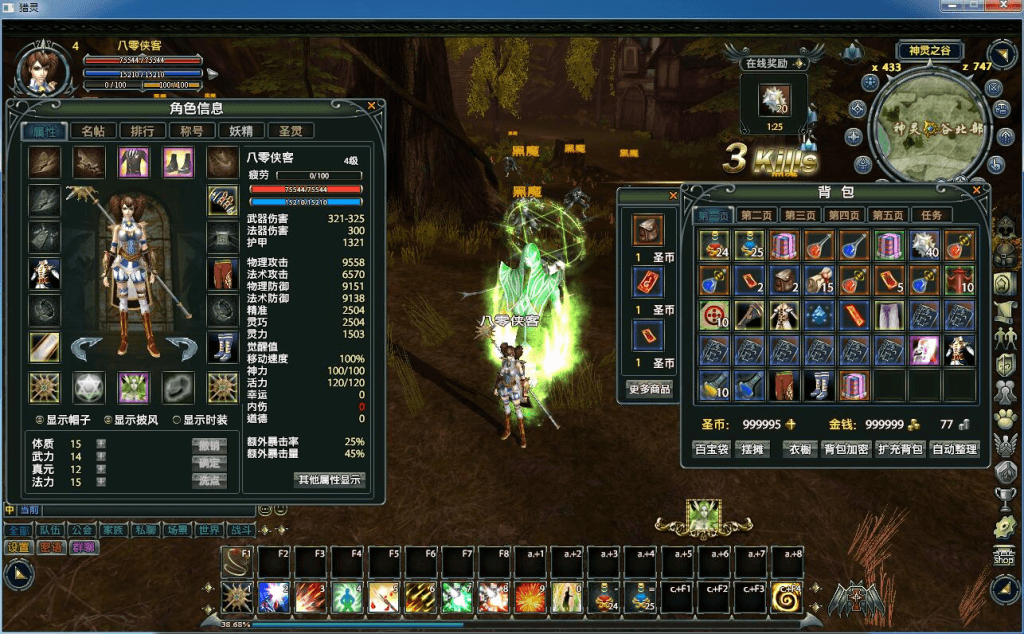Choose the 扩充背包 expand bag button
Image resolution: width=1024 pixels, height=634 pixels.
pos(898,449)
